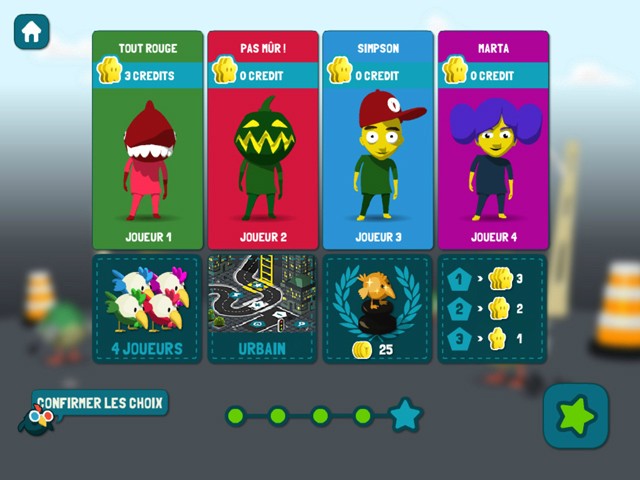This screenshot has height=480, width=640.
Task: Select Marta's purple player card
Action: 493,140
